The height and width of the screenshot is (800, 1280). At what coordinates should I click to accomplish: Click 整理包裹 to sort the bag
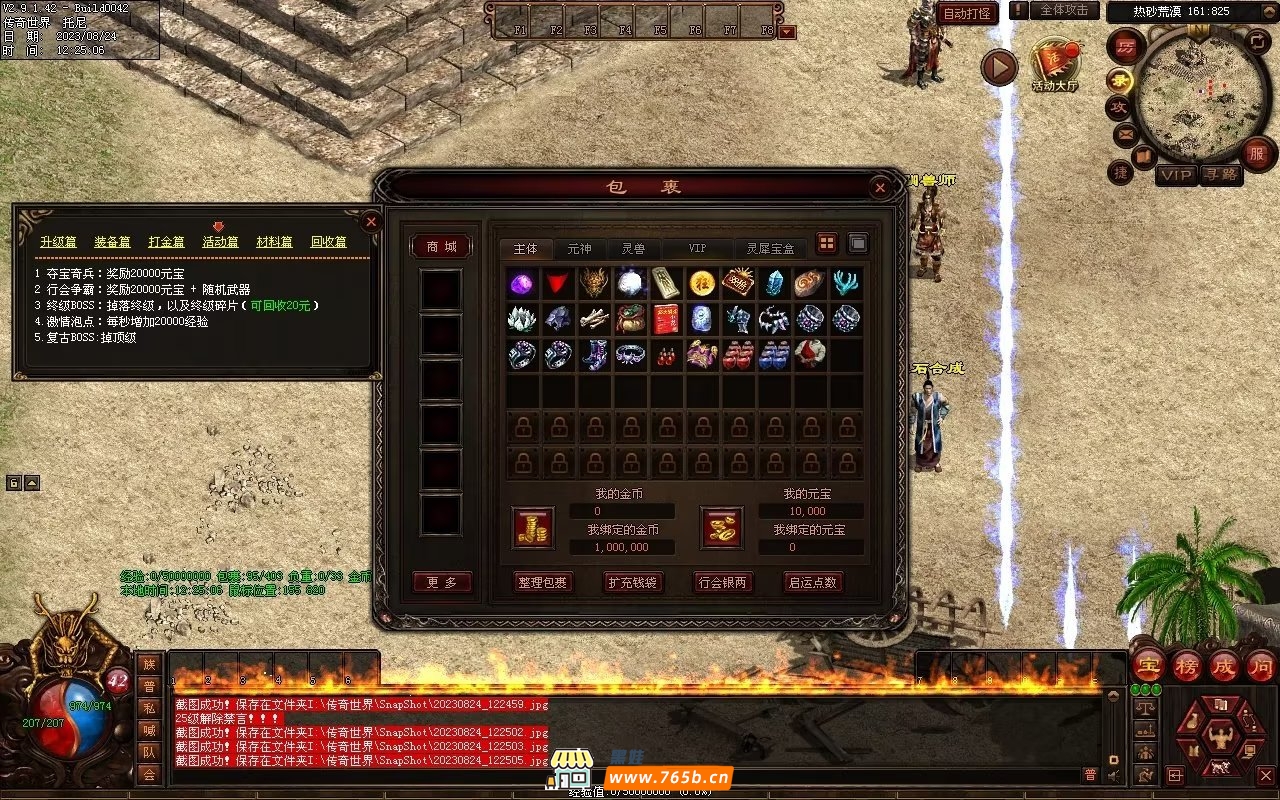543,582
